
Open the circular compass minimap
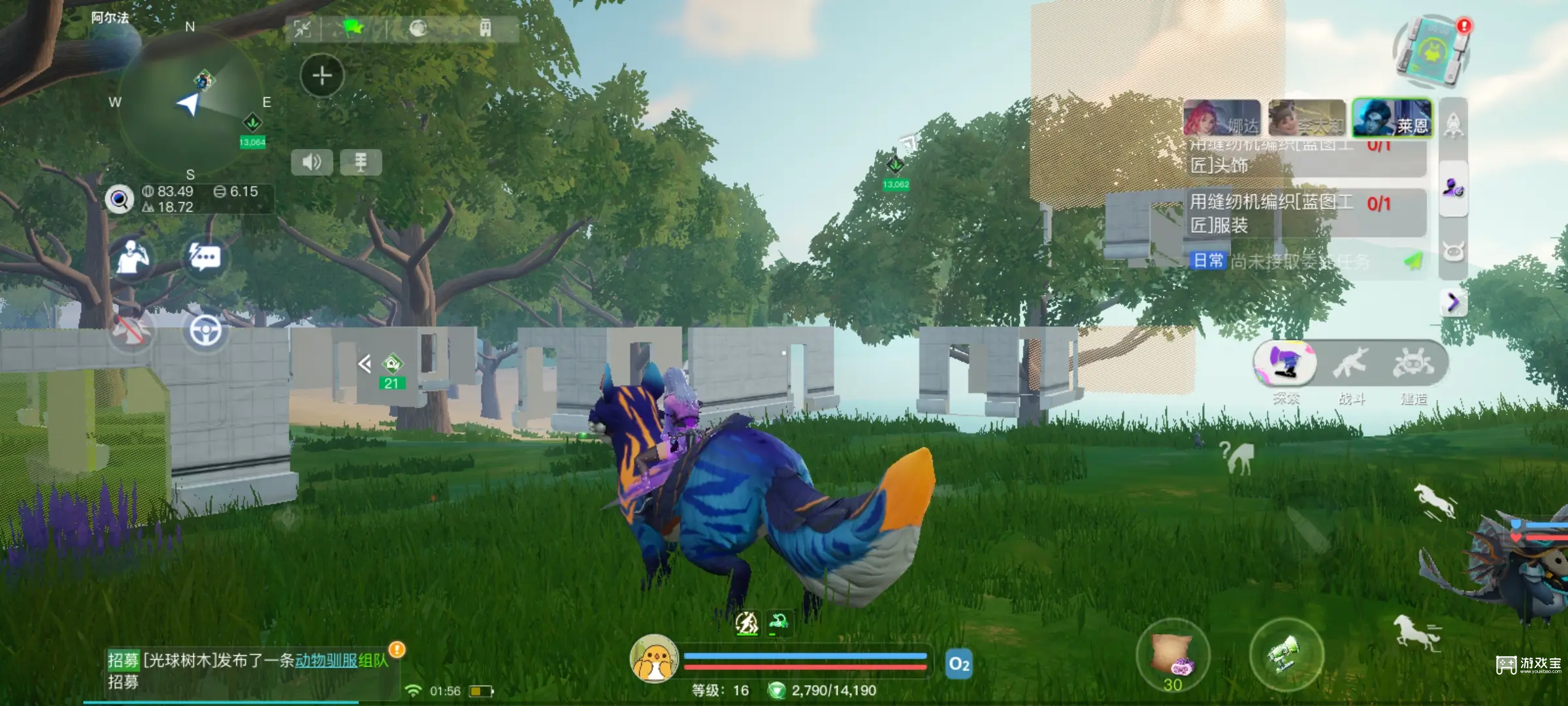tap(189, 101)
